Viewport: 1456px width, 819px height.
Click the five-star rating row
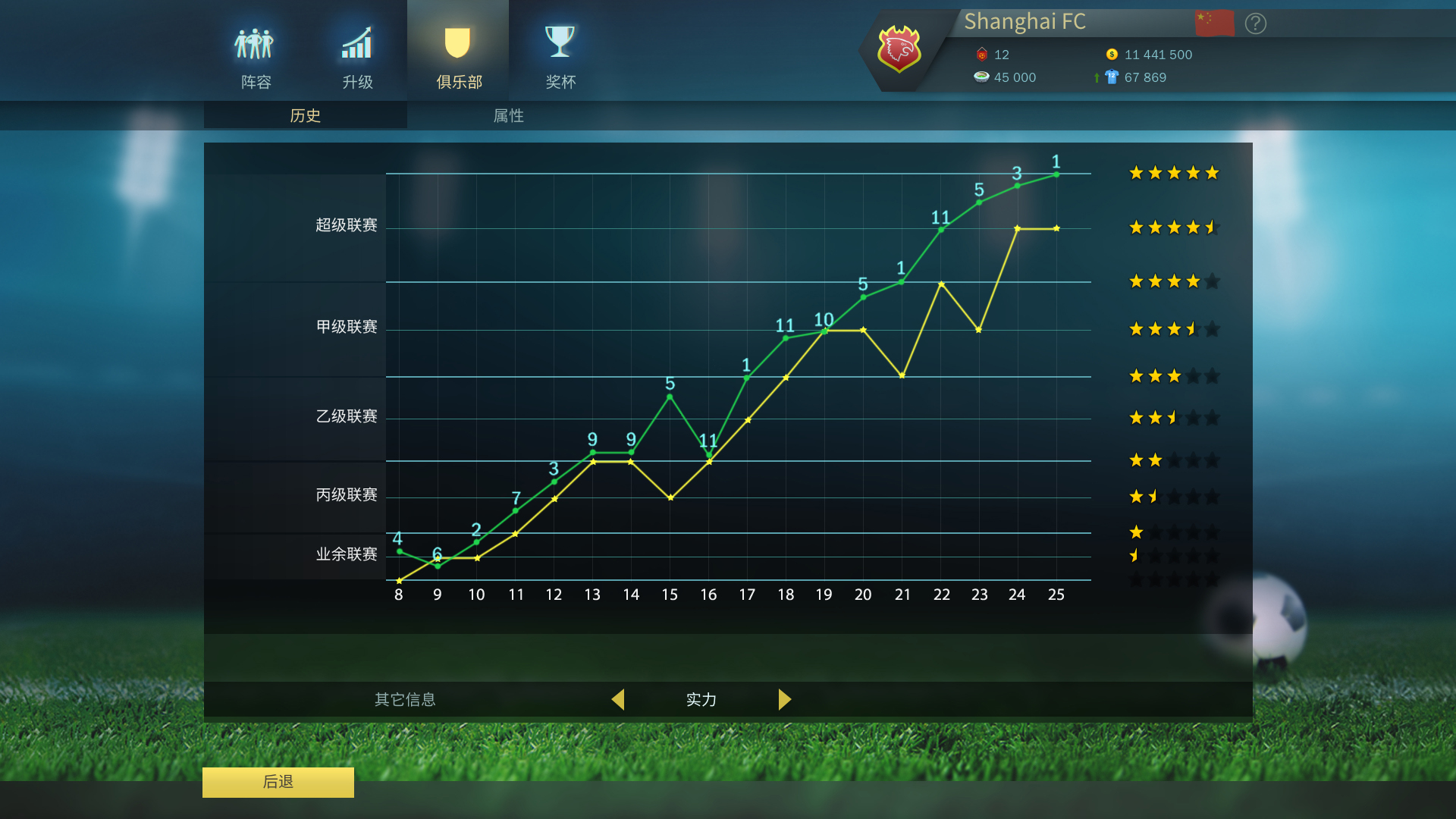1173,173
